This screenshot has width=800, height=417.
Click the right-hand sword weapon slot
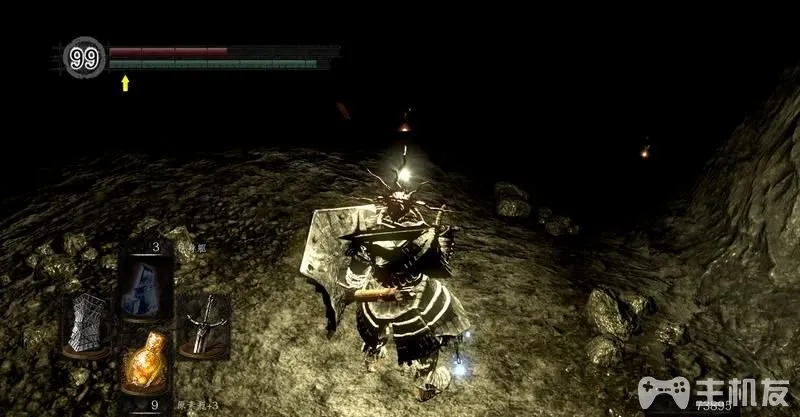[x=203, y=326]
